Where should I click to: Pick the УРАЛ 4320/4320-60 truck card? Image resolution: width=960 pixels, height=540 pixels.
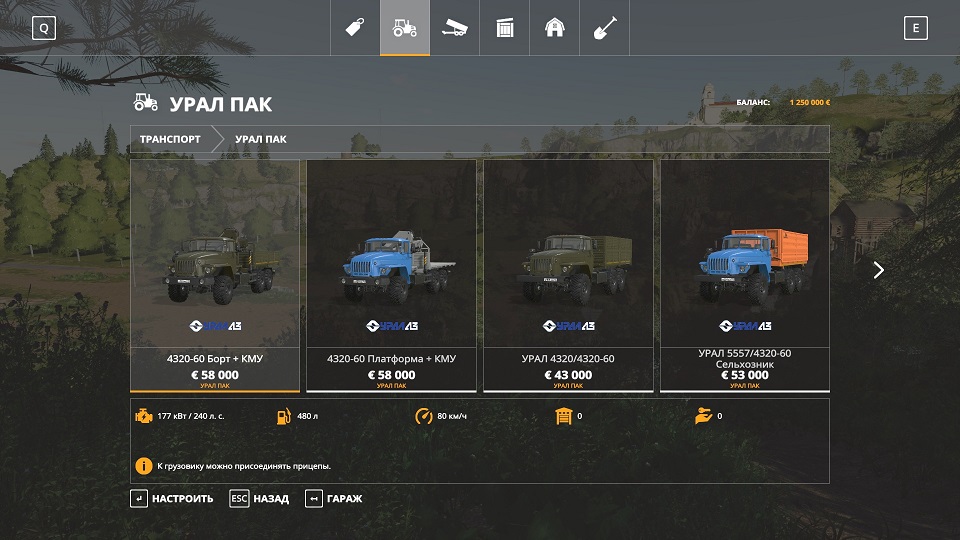(568, 275)
